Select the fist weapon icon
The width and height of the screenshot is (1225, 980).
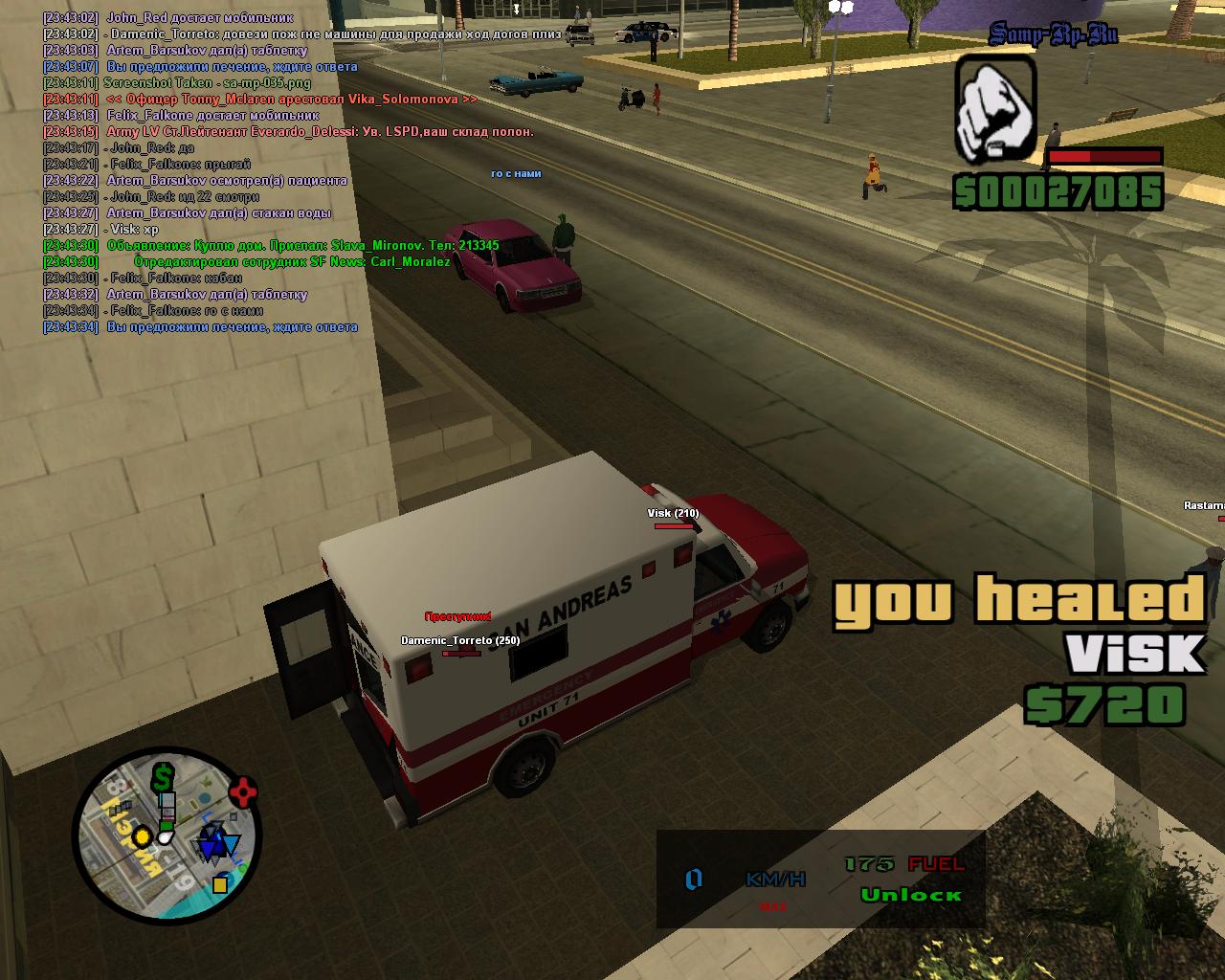click(x=995, y=108)
